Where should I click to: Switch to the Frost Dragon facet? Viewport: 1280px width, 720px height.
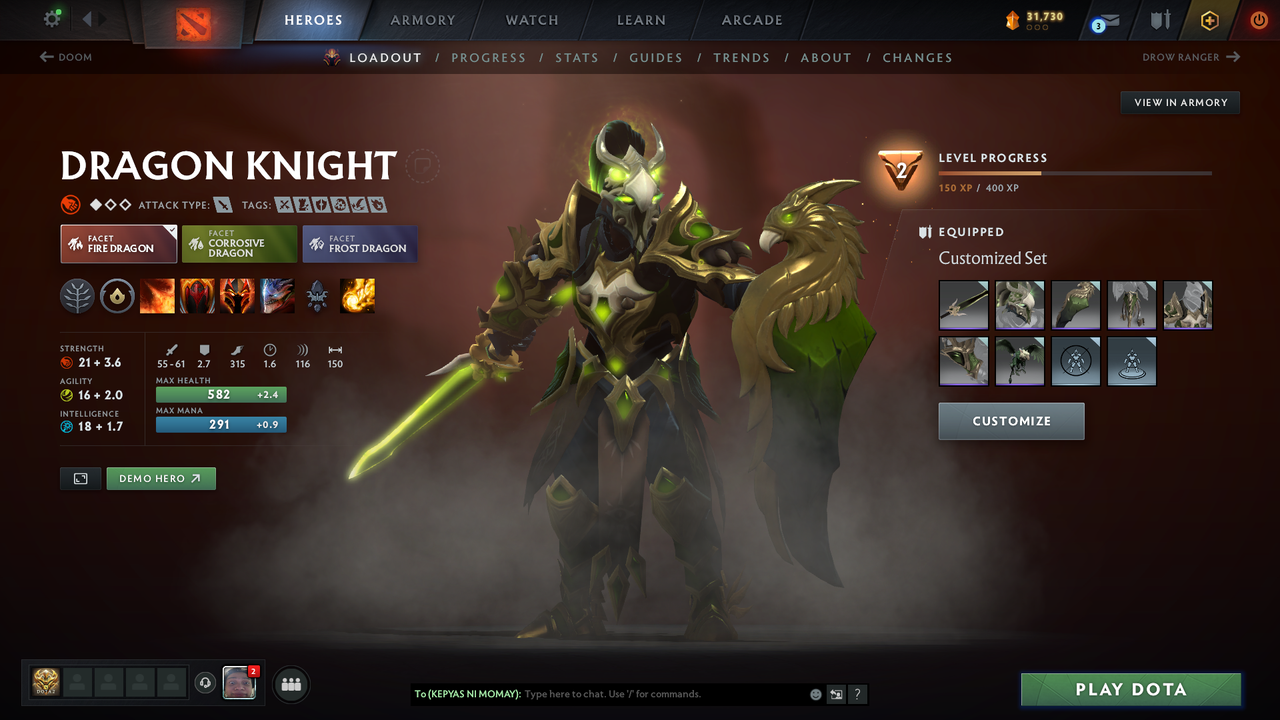click(x=359, y=243)
